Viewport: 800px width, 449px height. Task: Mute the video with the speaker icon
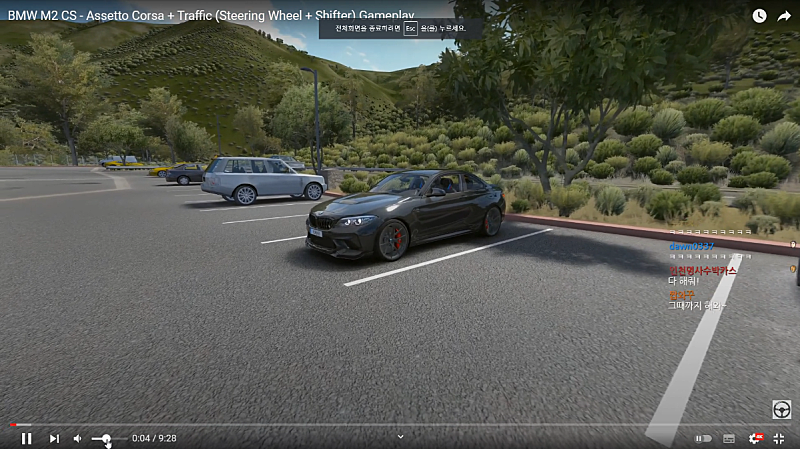point(78,438)
